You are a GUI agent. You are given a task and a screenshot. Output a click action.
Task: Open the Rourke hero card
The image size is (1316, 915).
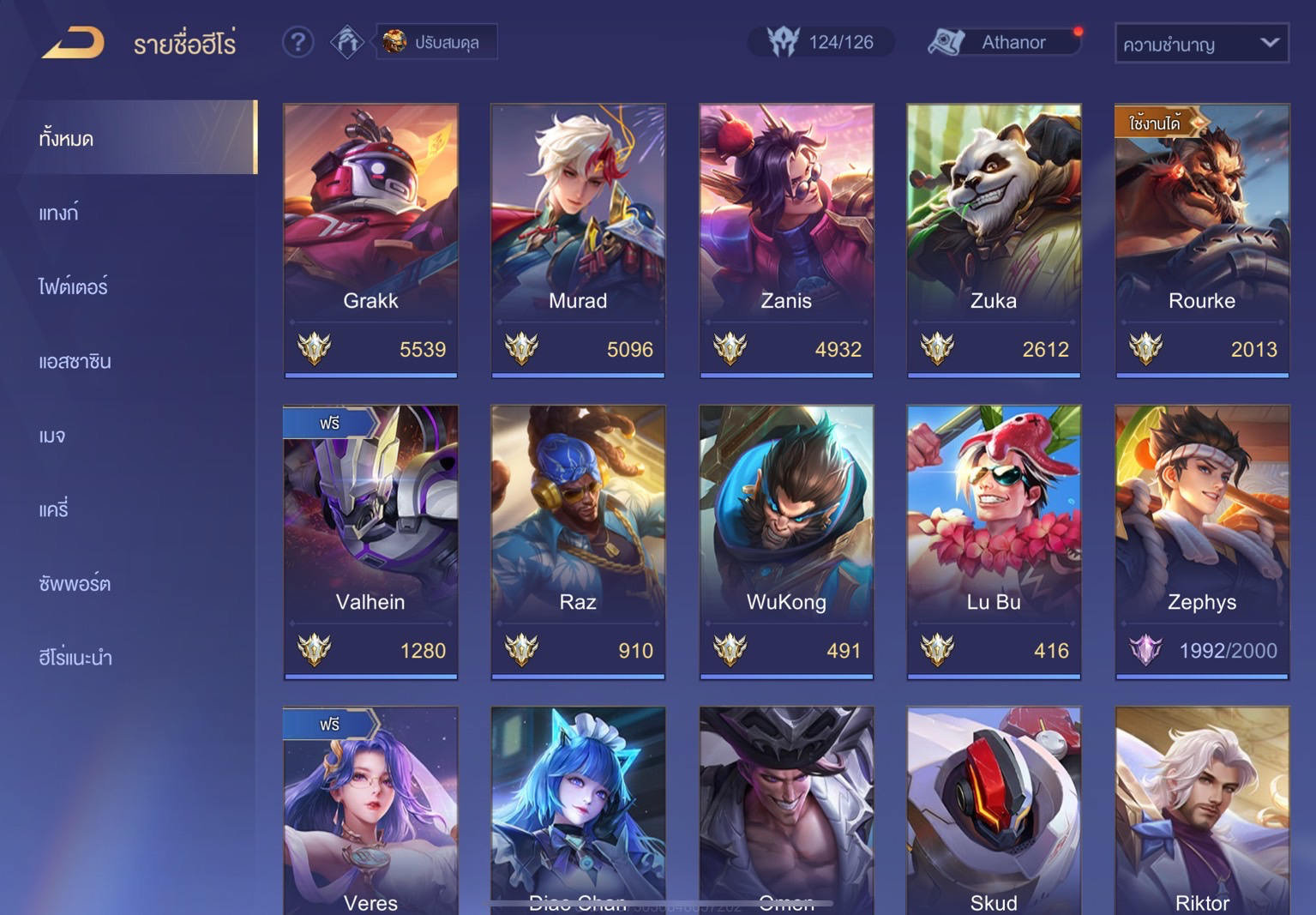[x=1201, y=240]
